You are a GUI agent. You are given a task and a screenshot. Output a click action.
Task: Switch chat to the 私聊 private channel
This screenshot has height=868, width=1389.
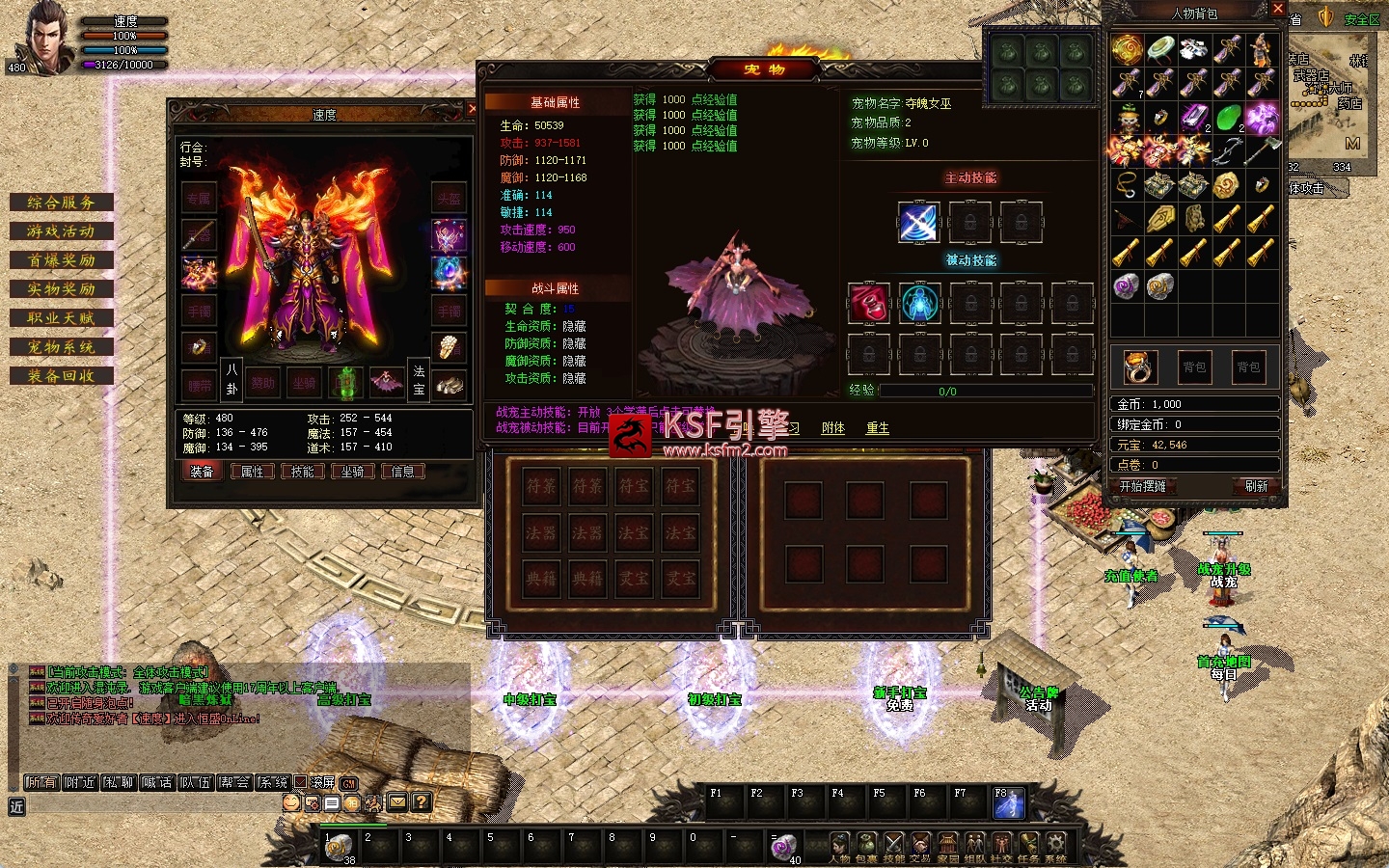(119, 782)
